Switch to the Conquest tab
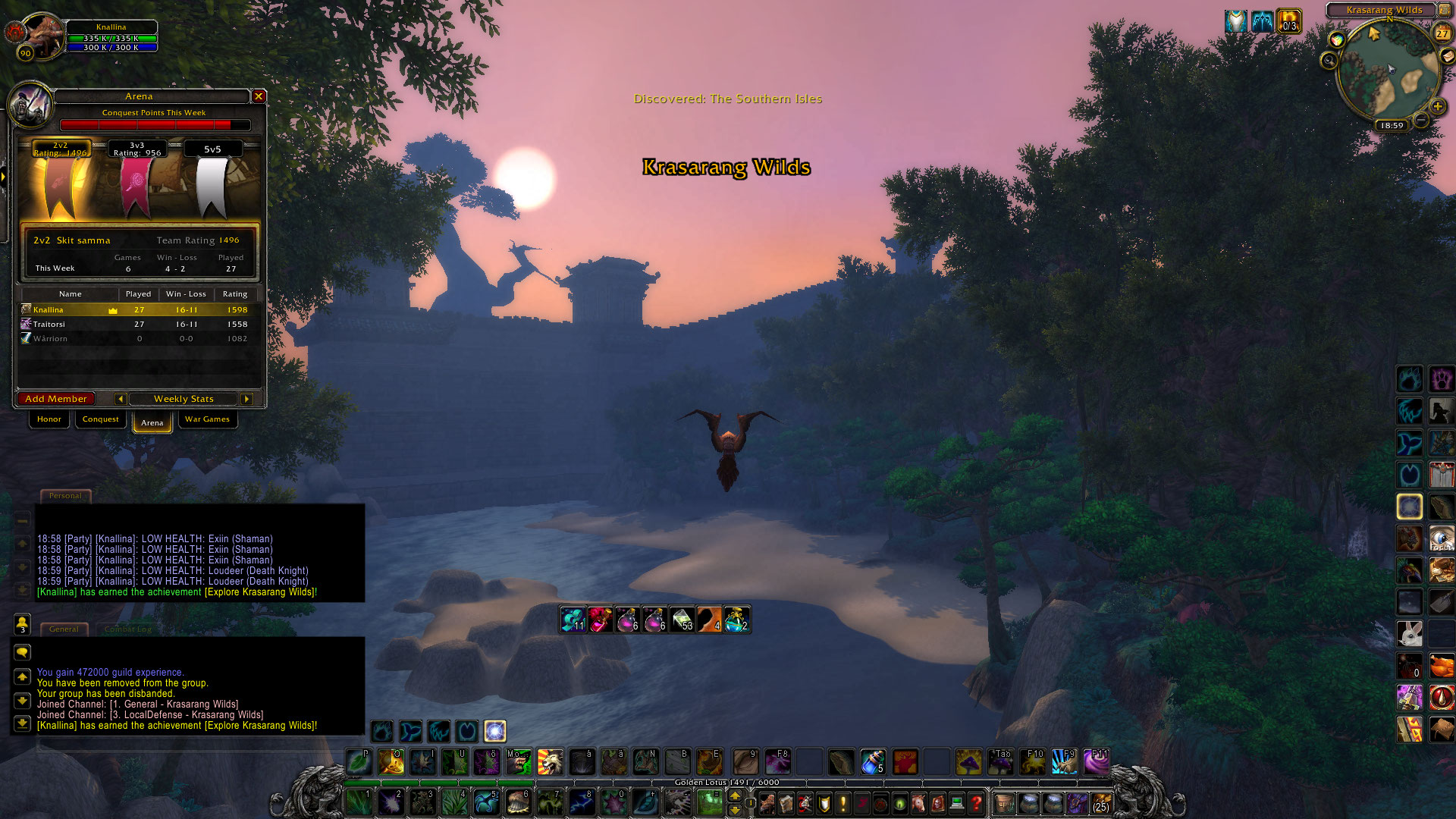The height and width of the screenshot is (819, 1456). pos(100,419)
